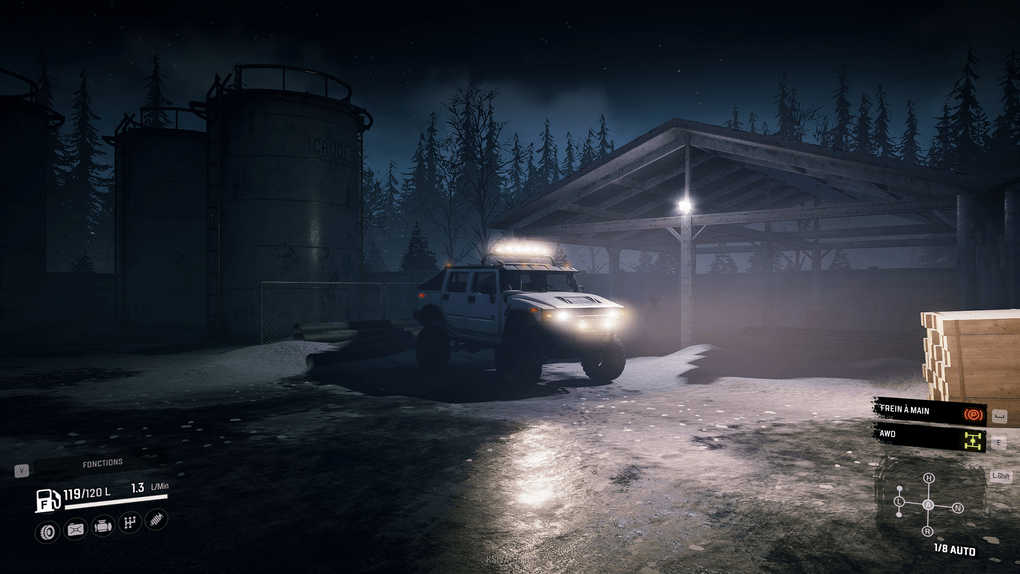
Task: Click the fuel pump icon
Action: click(47, 500)
